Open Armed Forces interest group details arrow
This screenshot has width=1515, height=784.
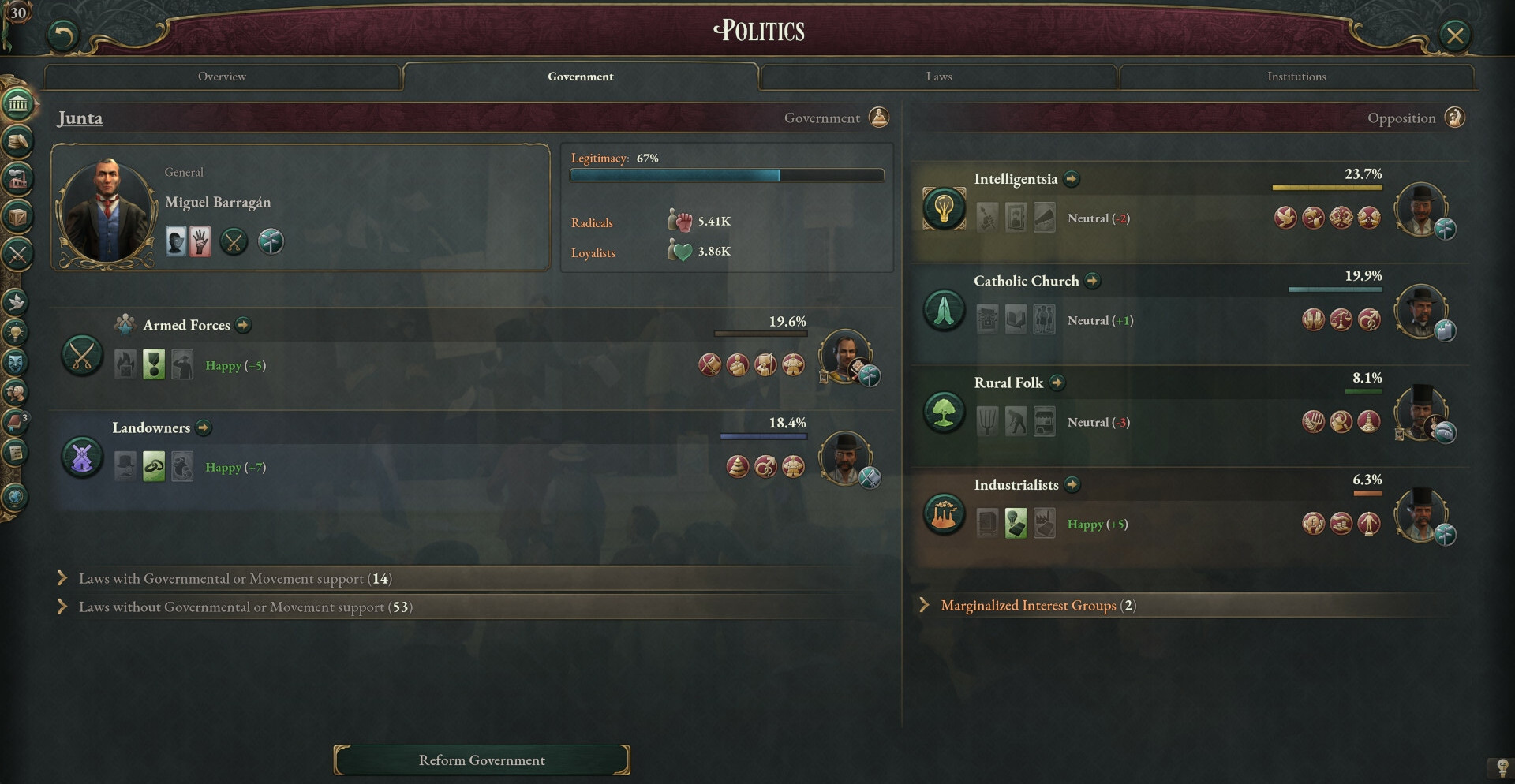[244, 325]
